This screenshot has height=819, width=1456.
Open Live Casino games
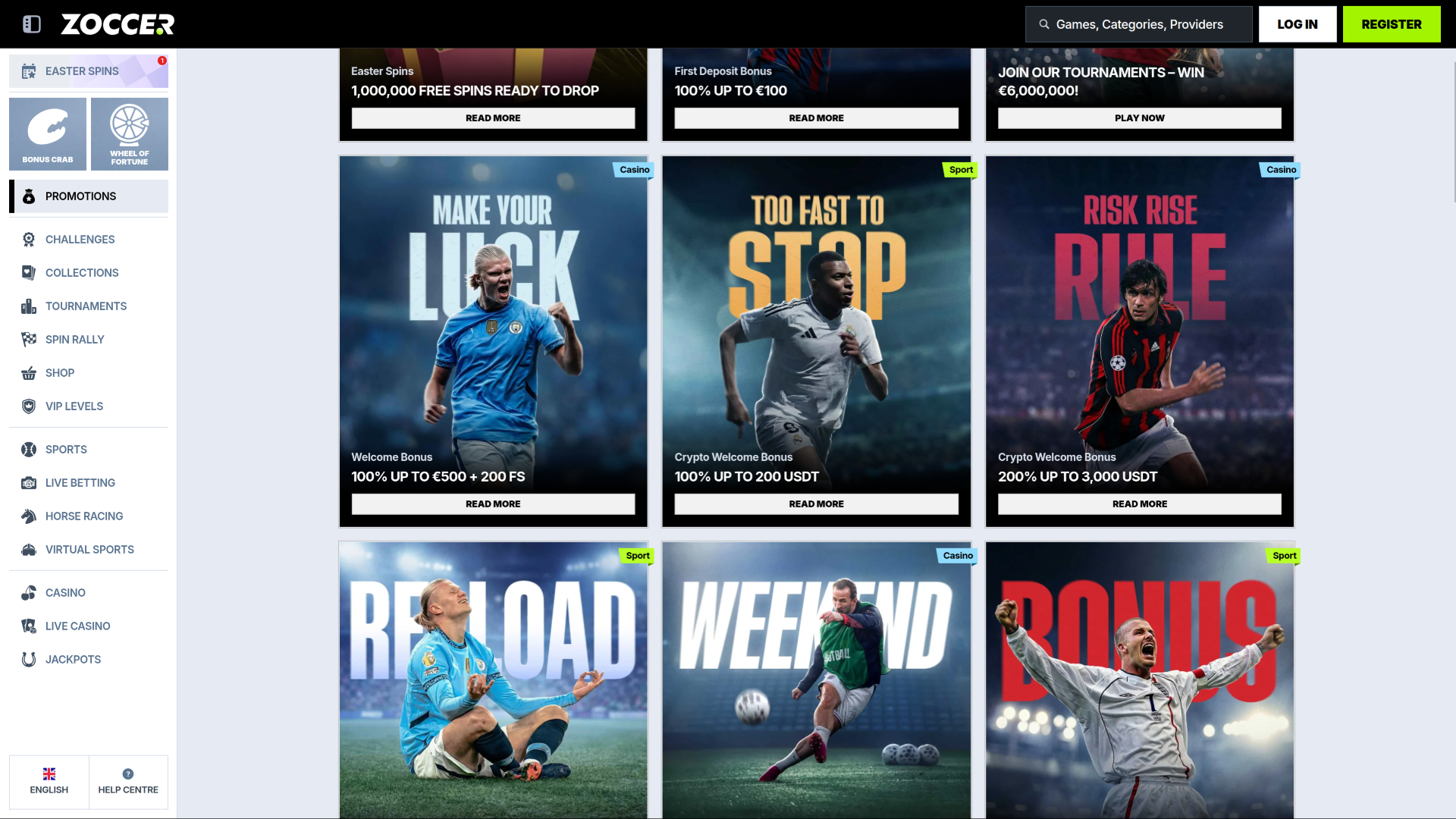point(77,626)
